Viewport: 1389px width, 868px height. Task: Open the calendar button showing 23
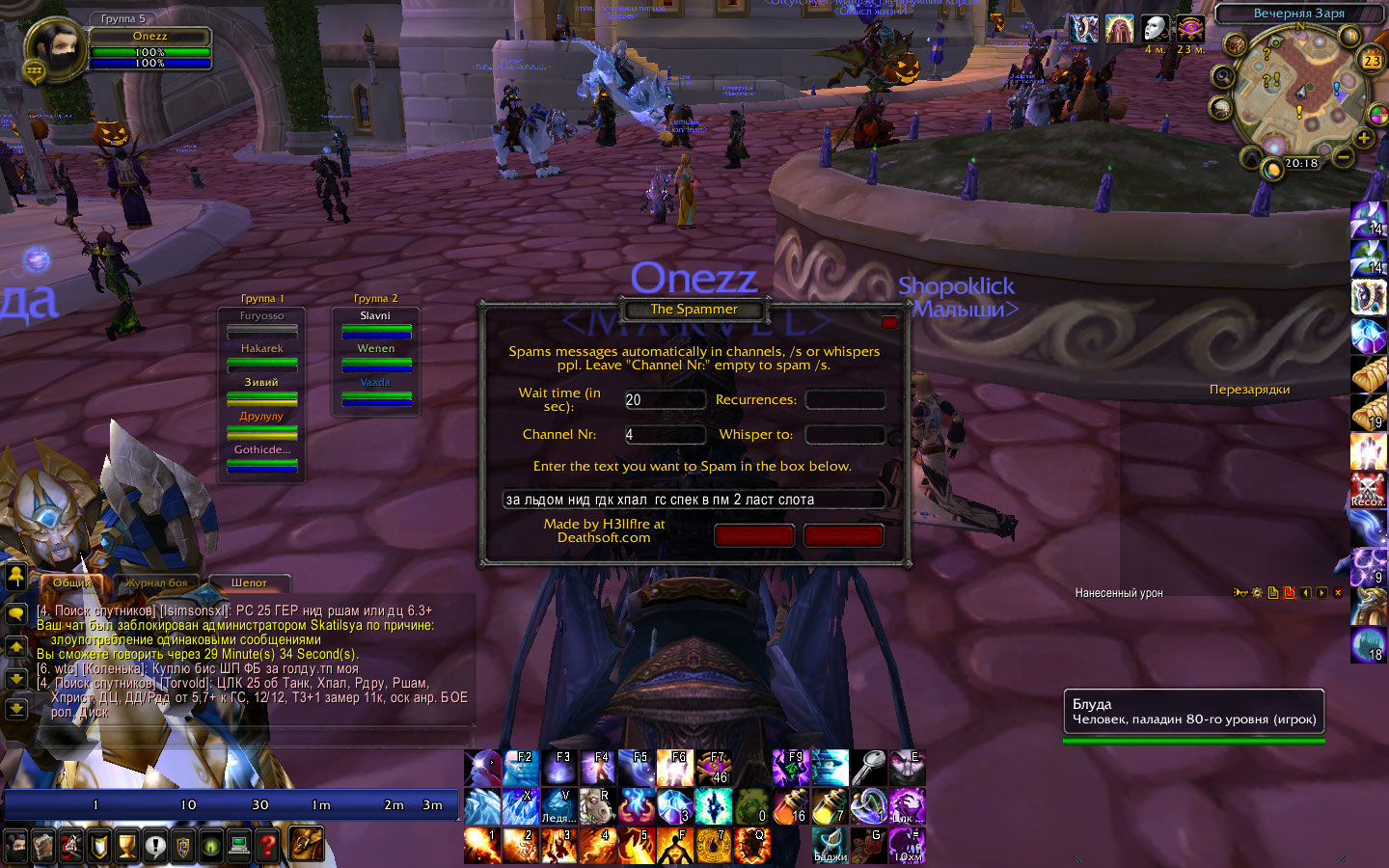(x=1372, y=60)
